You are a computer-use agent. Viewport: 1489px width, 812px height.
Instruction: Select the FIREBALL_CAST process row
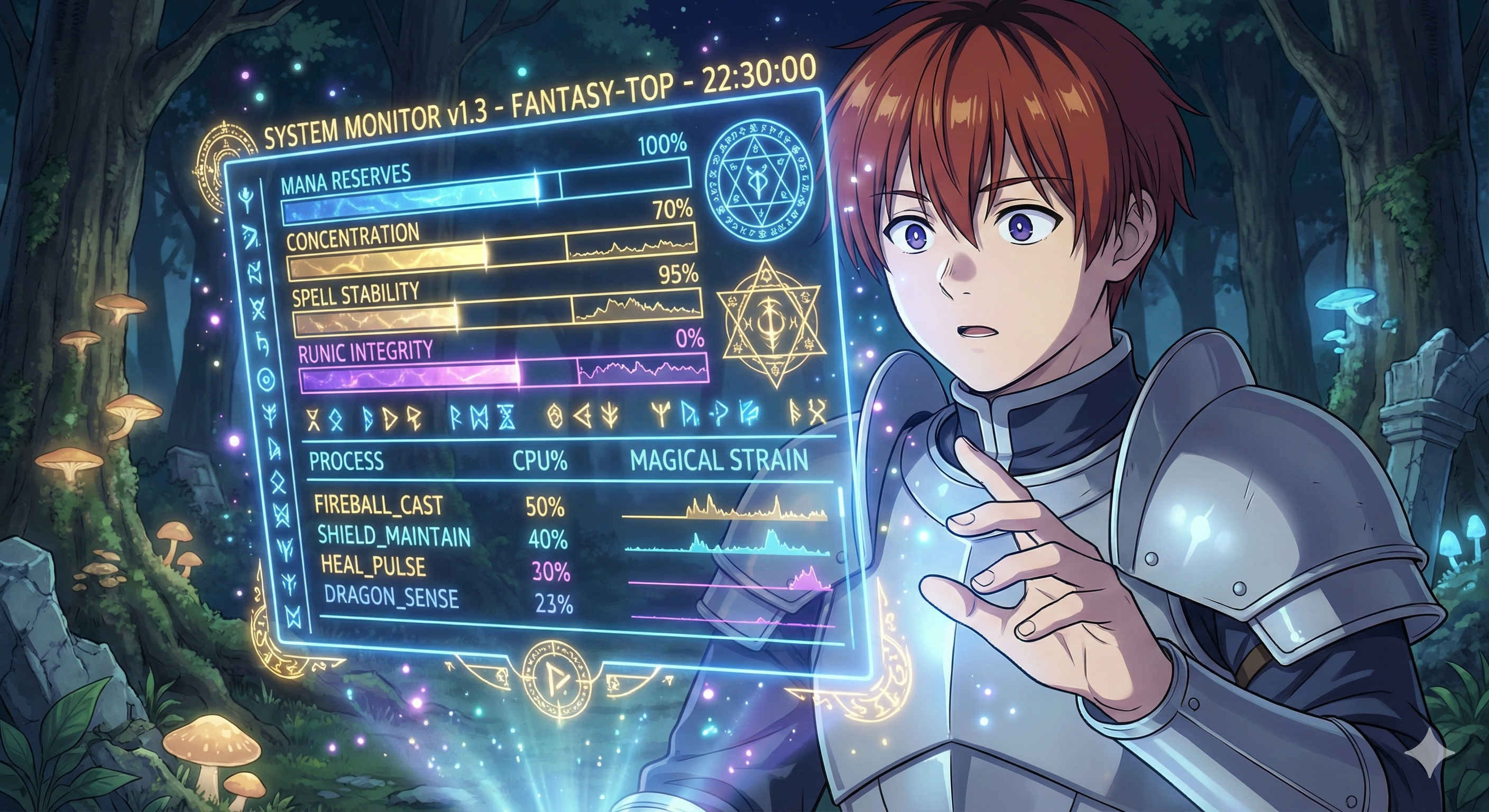tap(379, 506)
